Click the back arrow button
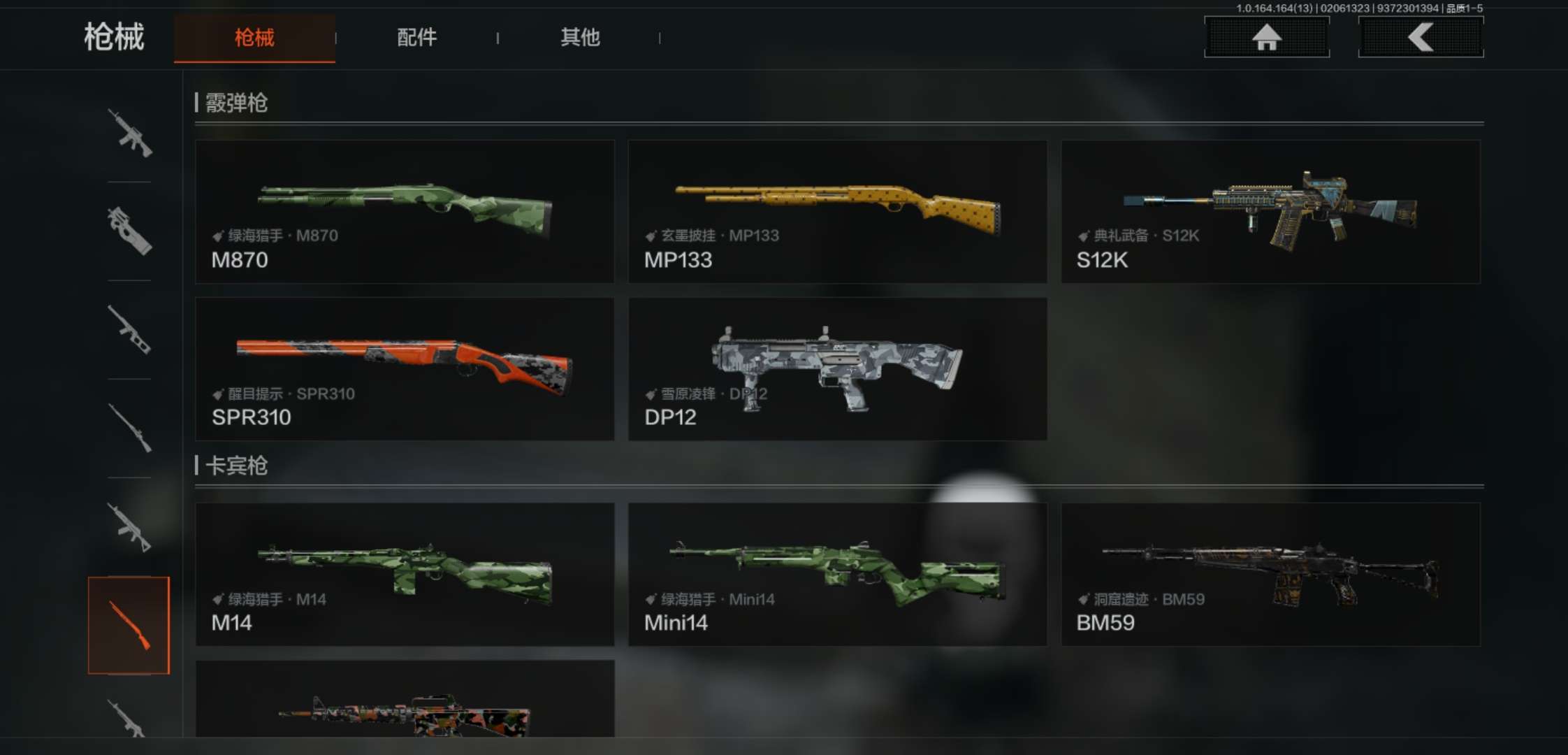 point(1421,37)
